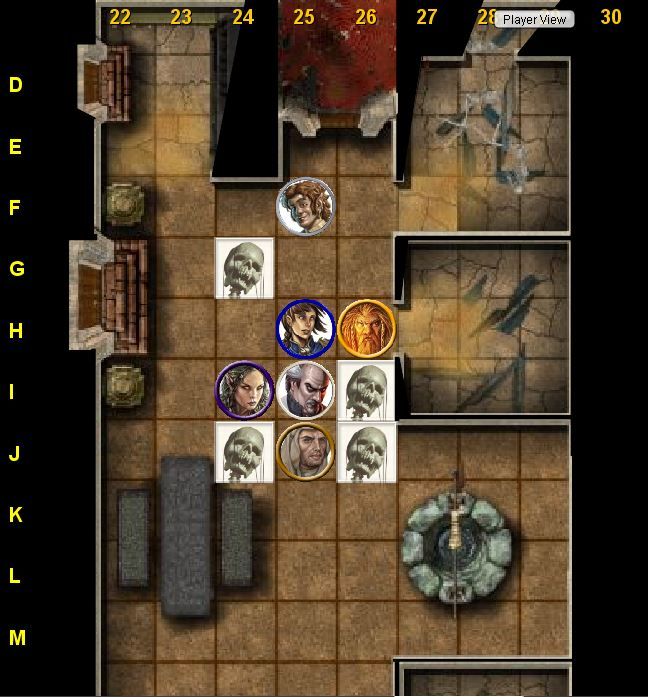Pick the white-haired man token
Screen dimensions: 648x697
pyautogui.click(x=305, y=390)
